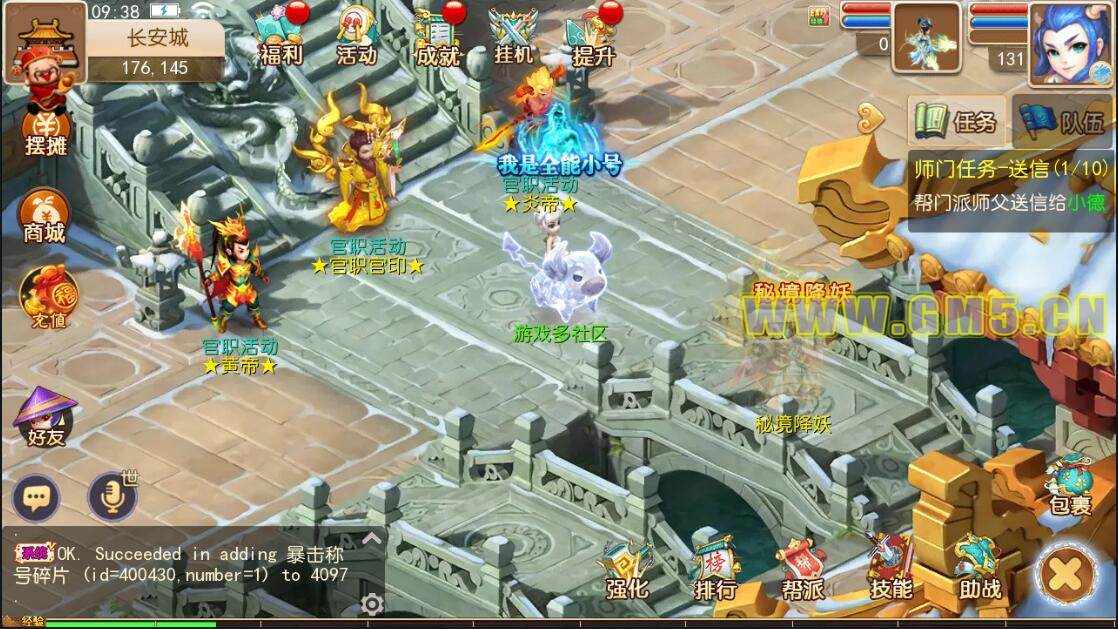Switch to the 任务 quest tab
Viewport: 1118px width, 629px height.
tap(957, 122)
